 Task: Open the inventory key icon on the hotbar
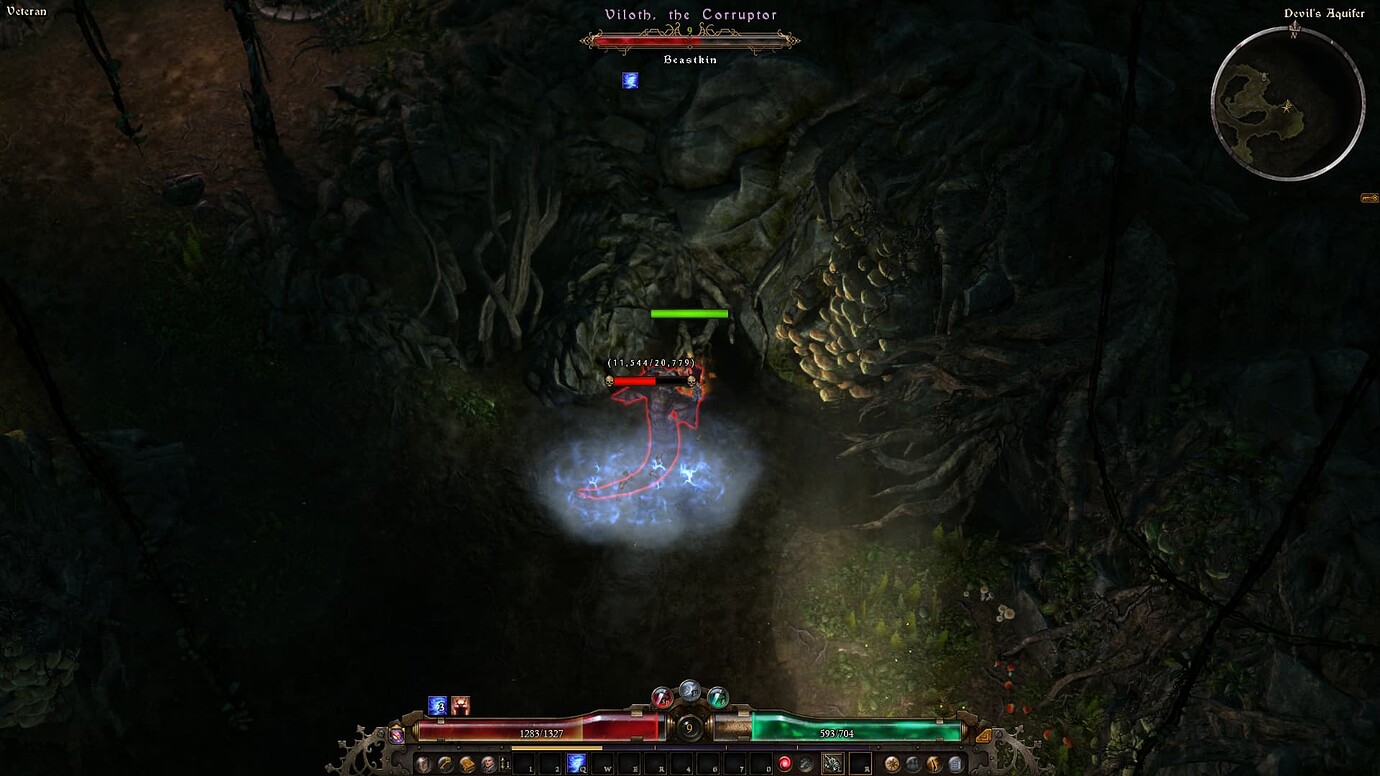tap(443, 765)
